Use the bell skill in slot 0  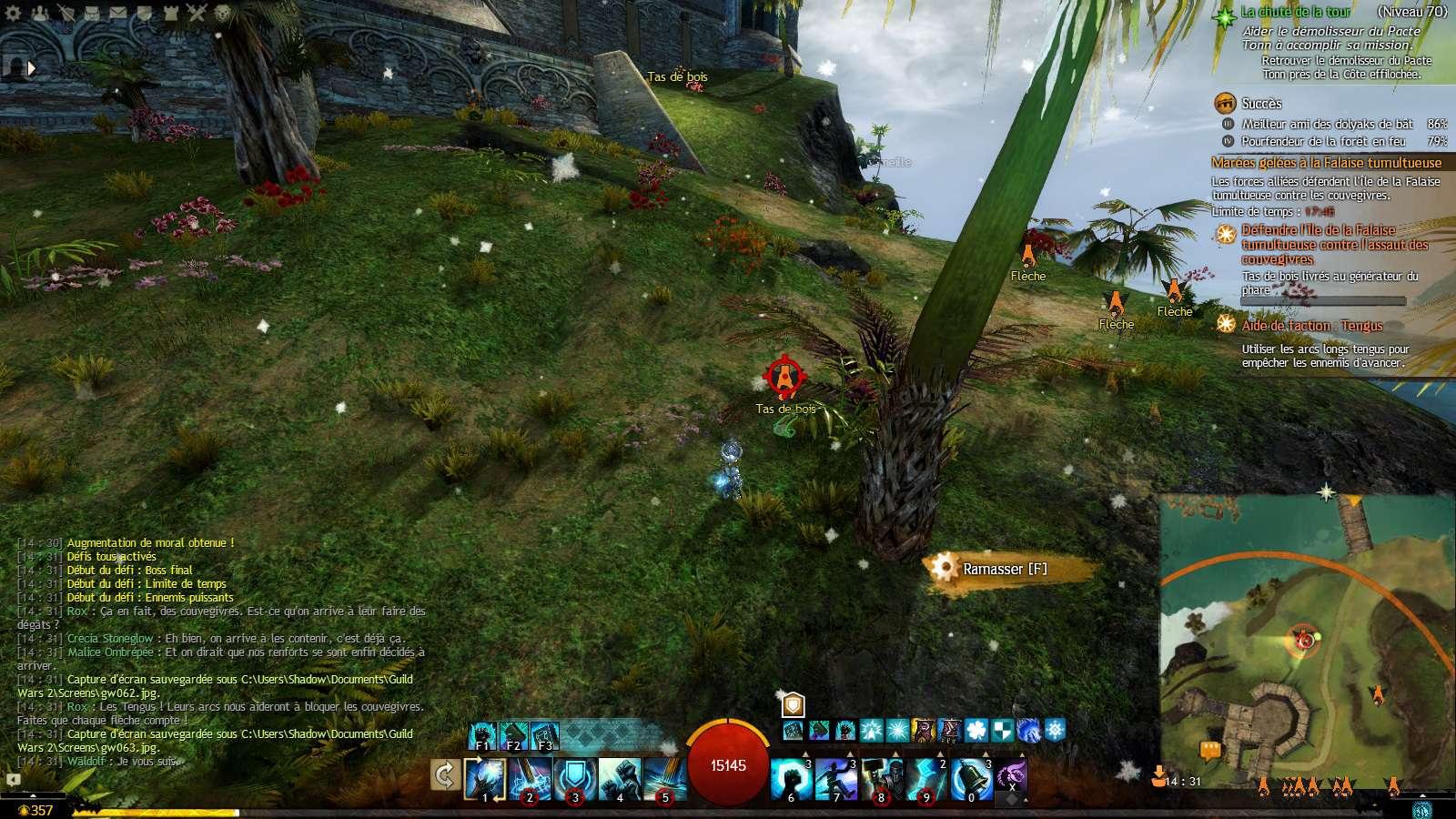click(x=971, y=779)
